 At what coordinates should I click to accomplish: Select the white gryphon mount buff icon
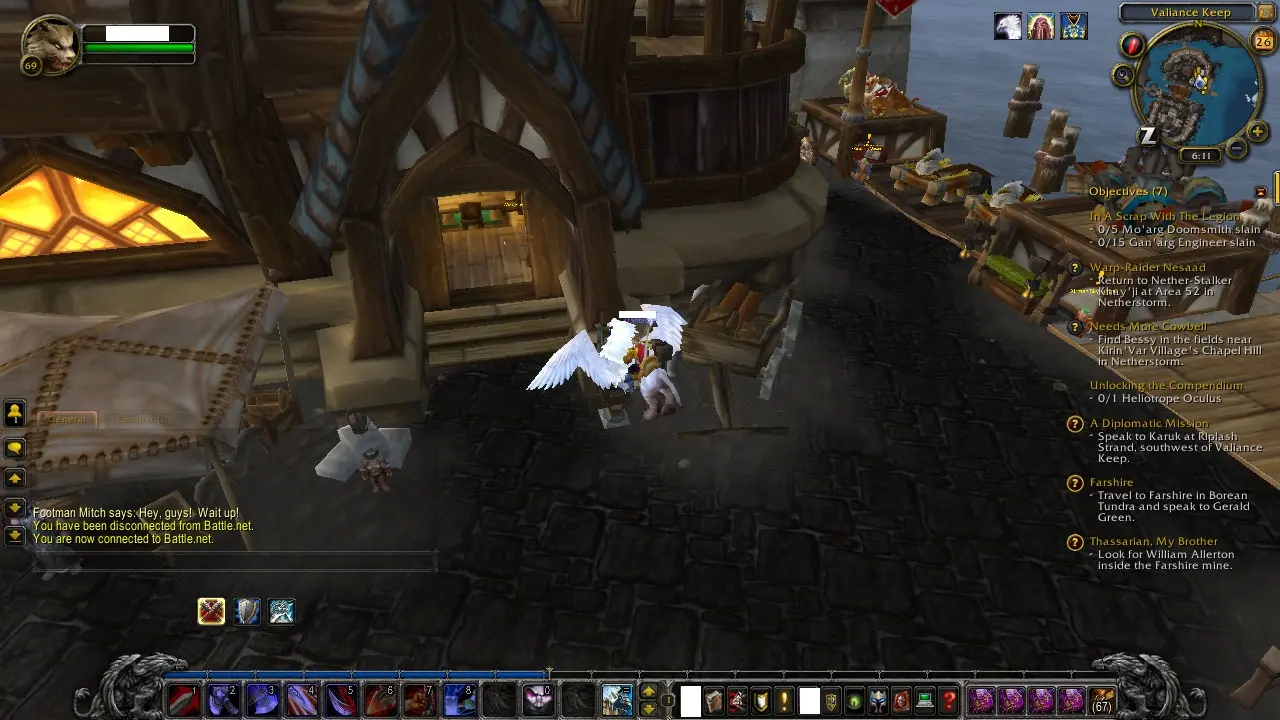[x=1008, y=26]
